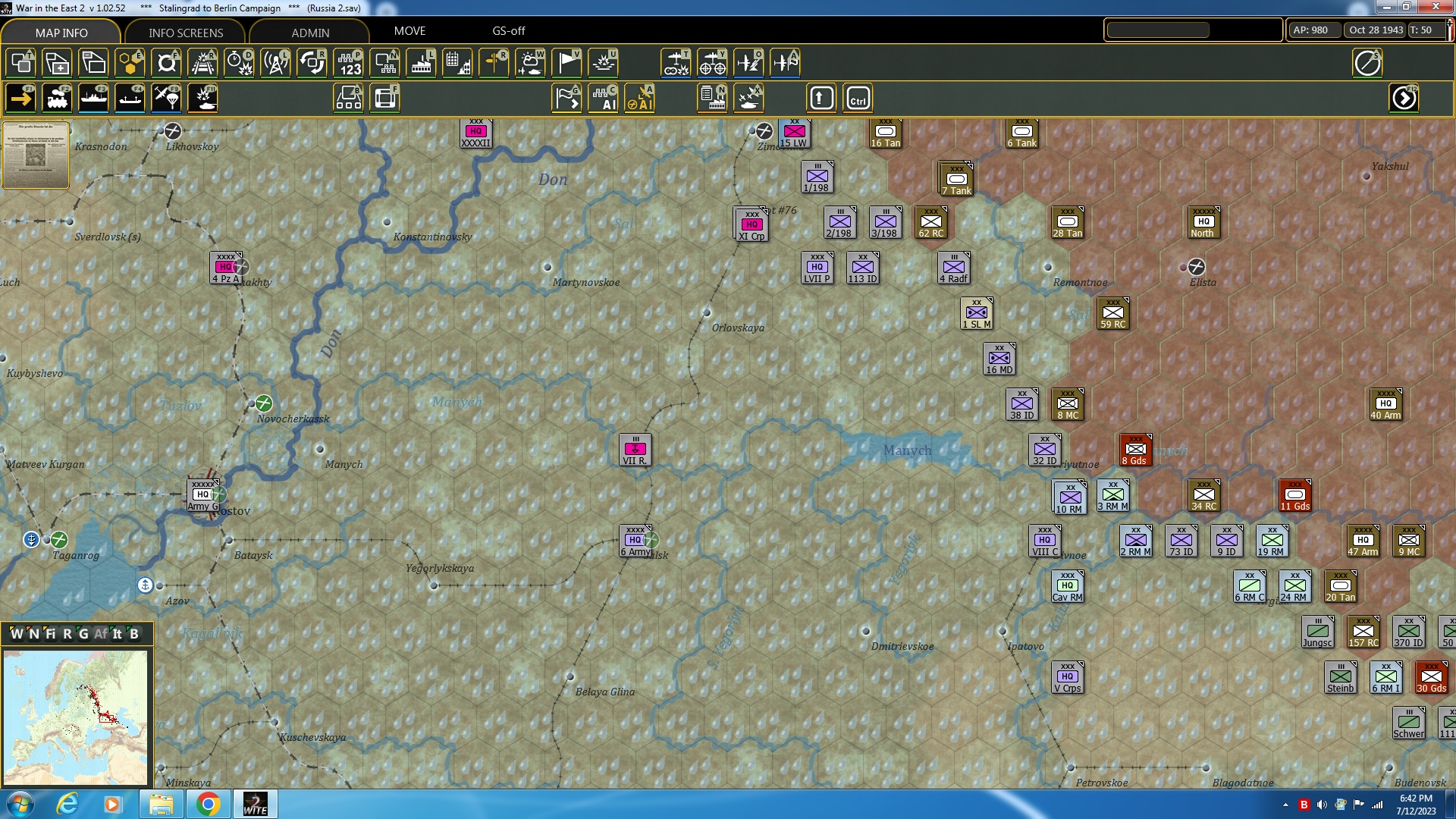Screen dimensions: 1456x819
Task: Open the ADMIN tab
Action: point(312,33)
